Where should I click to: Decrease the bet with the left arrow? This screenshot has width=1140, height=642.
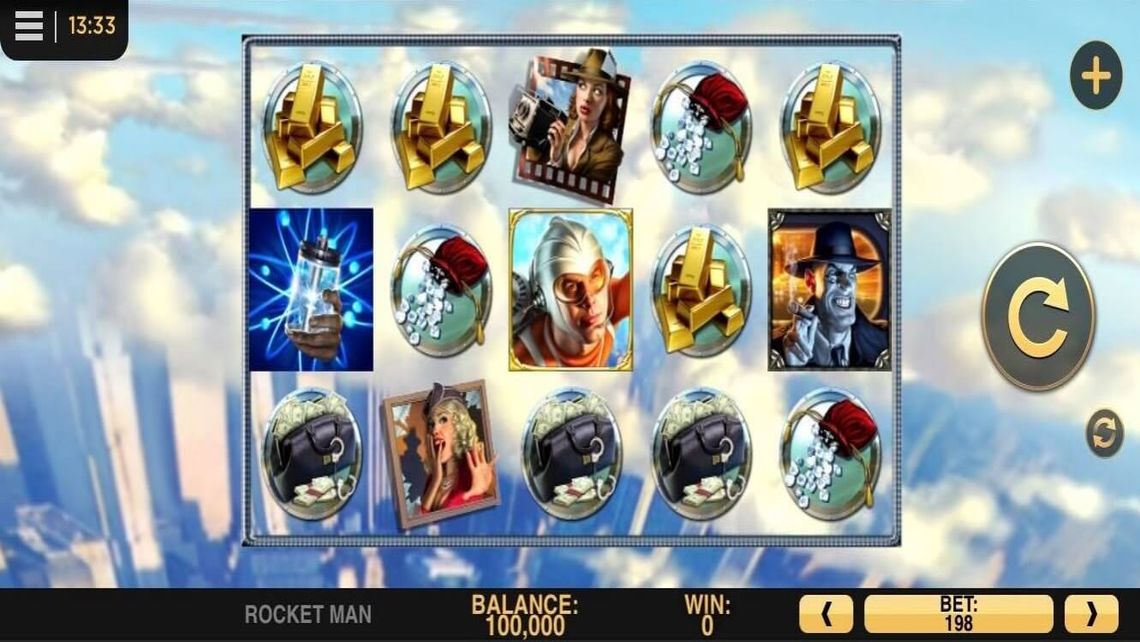(826, 613)
